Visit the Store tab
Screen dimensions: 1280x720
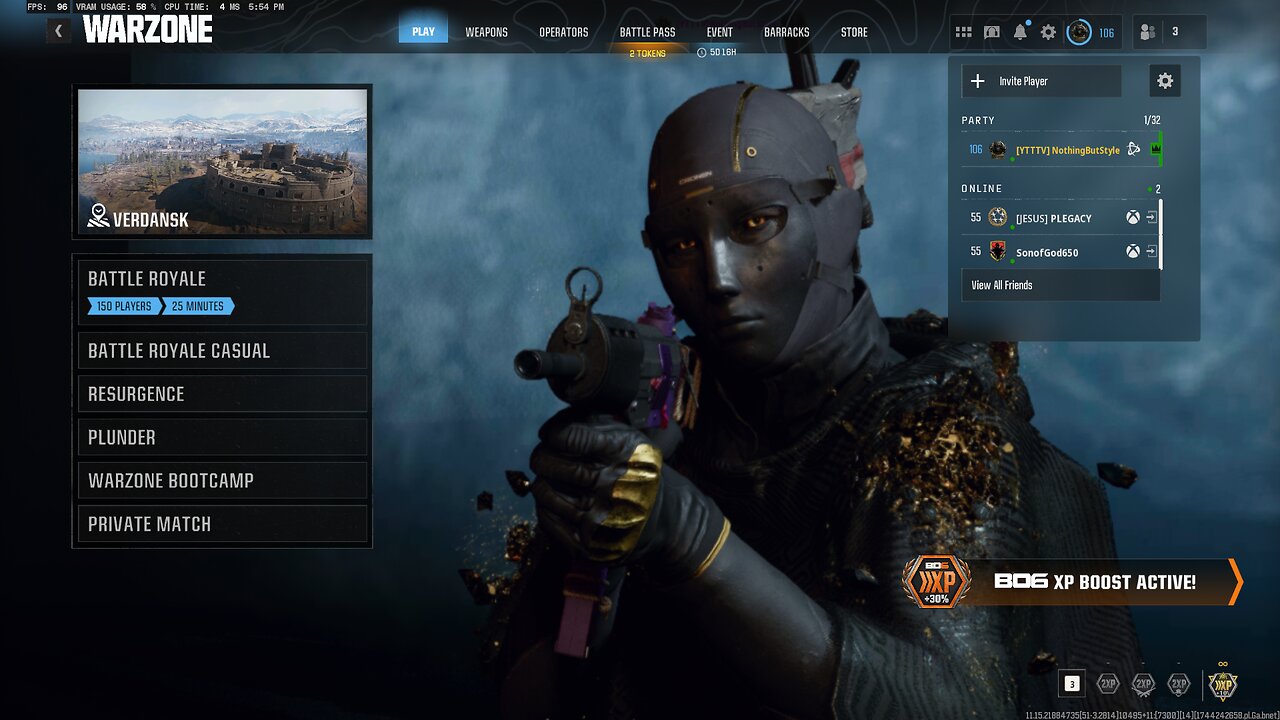coord(854,32)
